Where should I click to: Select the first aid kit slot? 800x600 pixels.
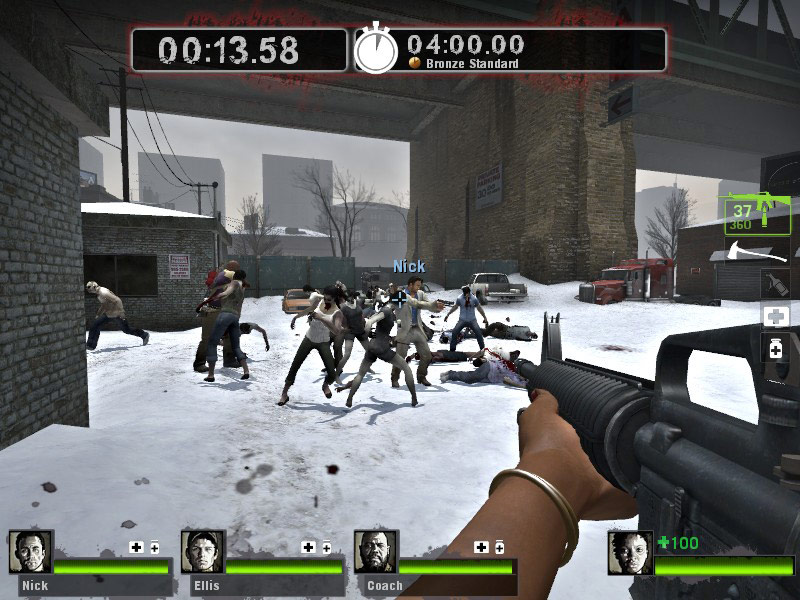pyautogui.click(x=776, y=317)
